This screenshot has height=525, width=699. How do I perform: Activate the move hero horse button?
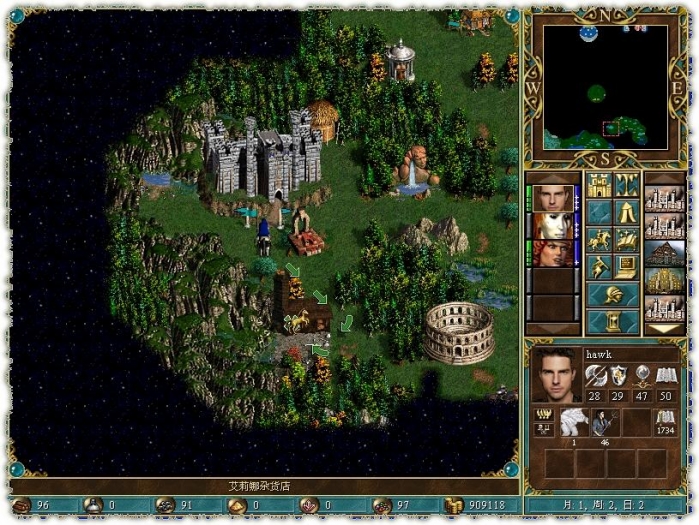point(599,240)
